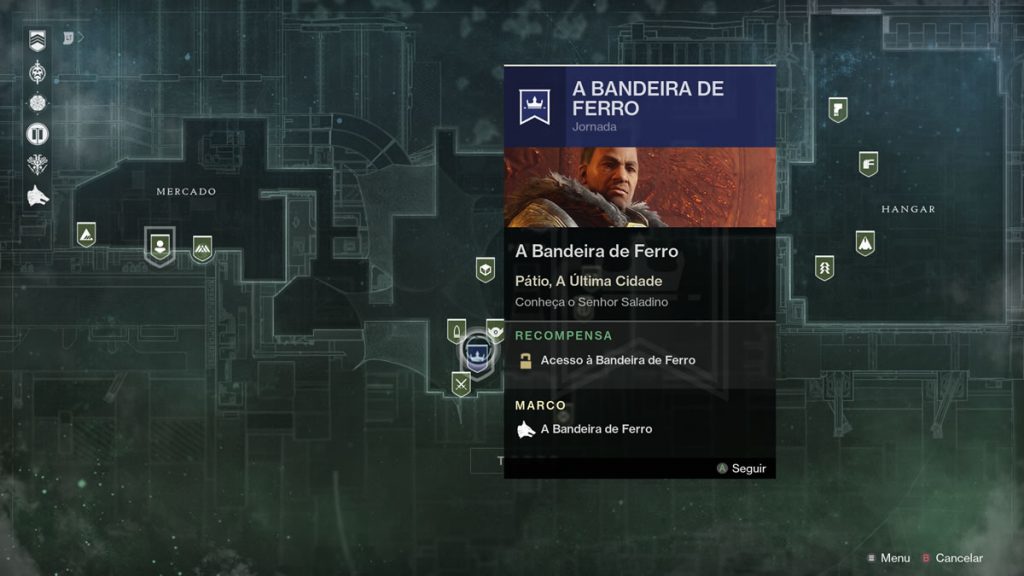Choose the stacked arrows marker in Hangar
This screenshot has height=576, width=1024.
[824, 268]
